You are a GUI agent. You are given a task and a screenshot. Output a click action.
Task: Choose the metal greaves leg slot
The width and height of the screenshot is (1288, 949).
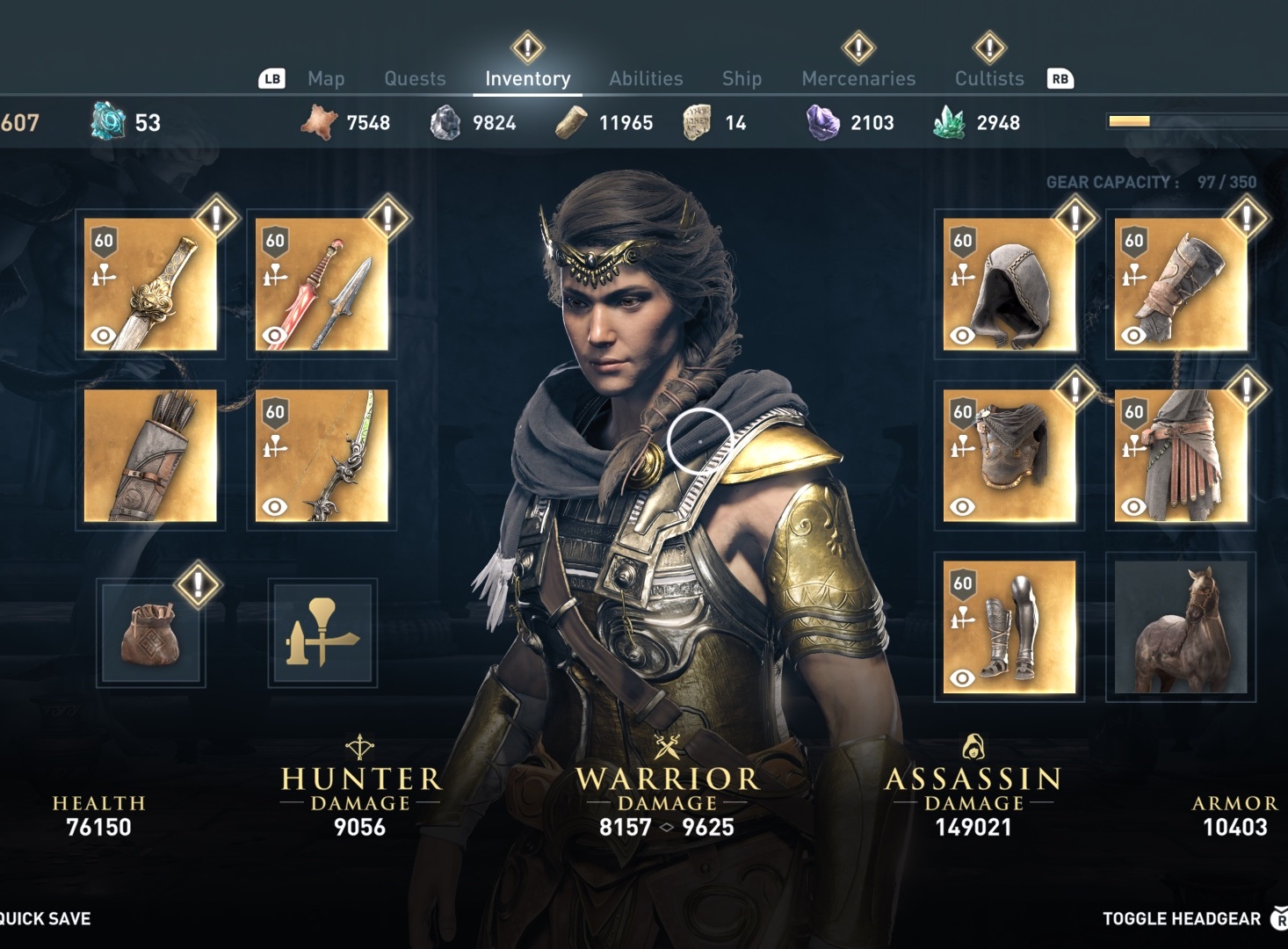pos(1009,627)
